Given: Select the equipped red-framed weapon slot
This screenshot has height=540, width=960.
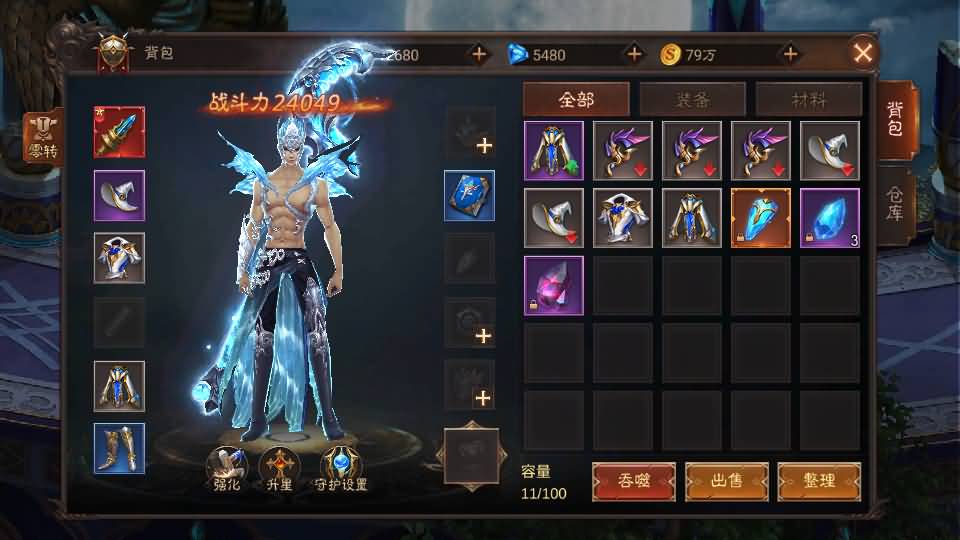Looking at the screenshot, I should [x=119, y=132].
